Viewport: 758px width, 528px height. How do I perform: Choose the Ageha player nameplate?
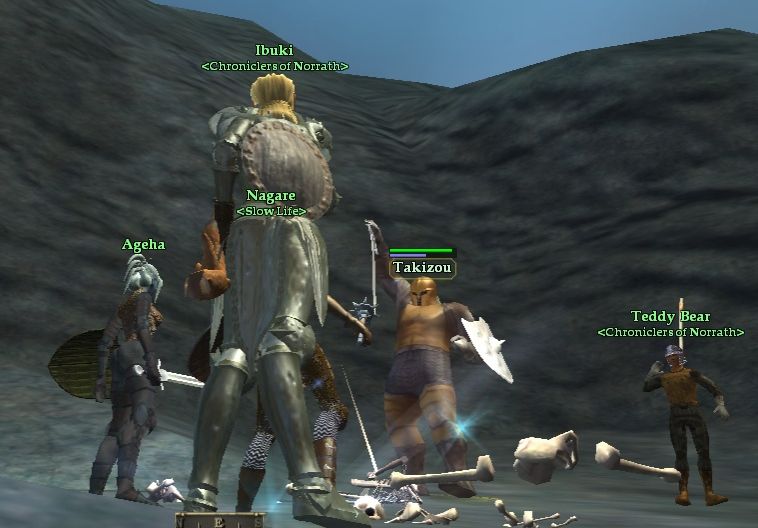point(143,244)
